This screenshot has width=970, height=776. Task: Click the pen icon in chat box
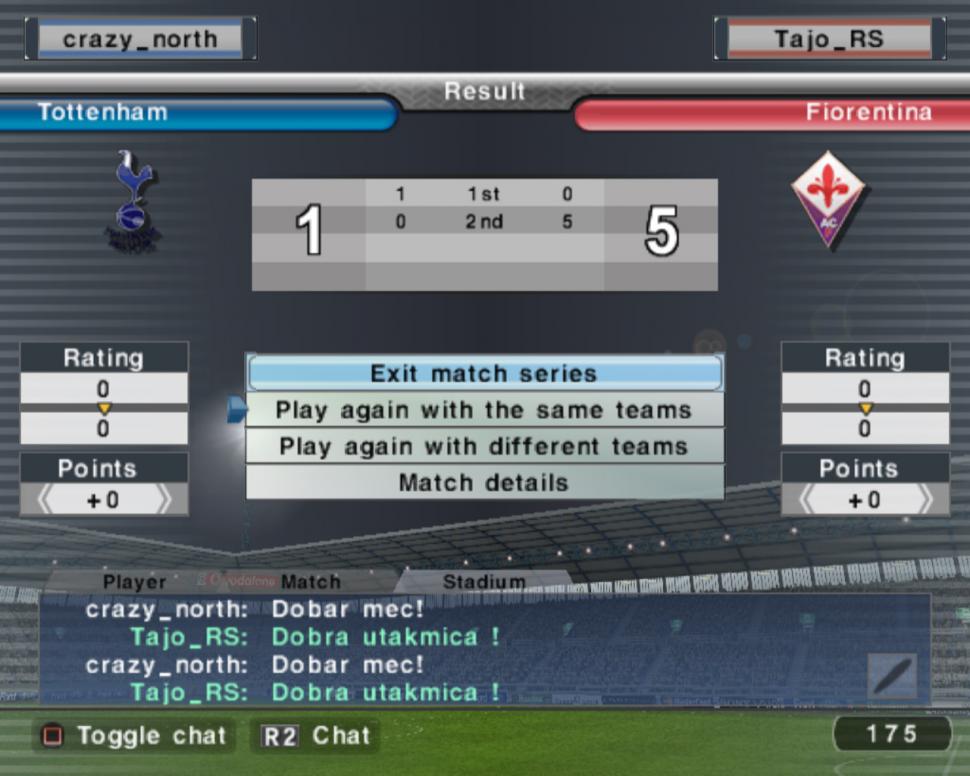(893, 676)
